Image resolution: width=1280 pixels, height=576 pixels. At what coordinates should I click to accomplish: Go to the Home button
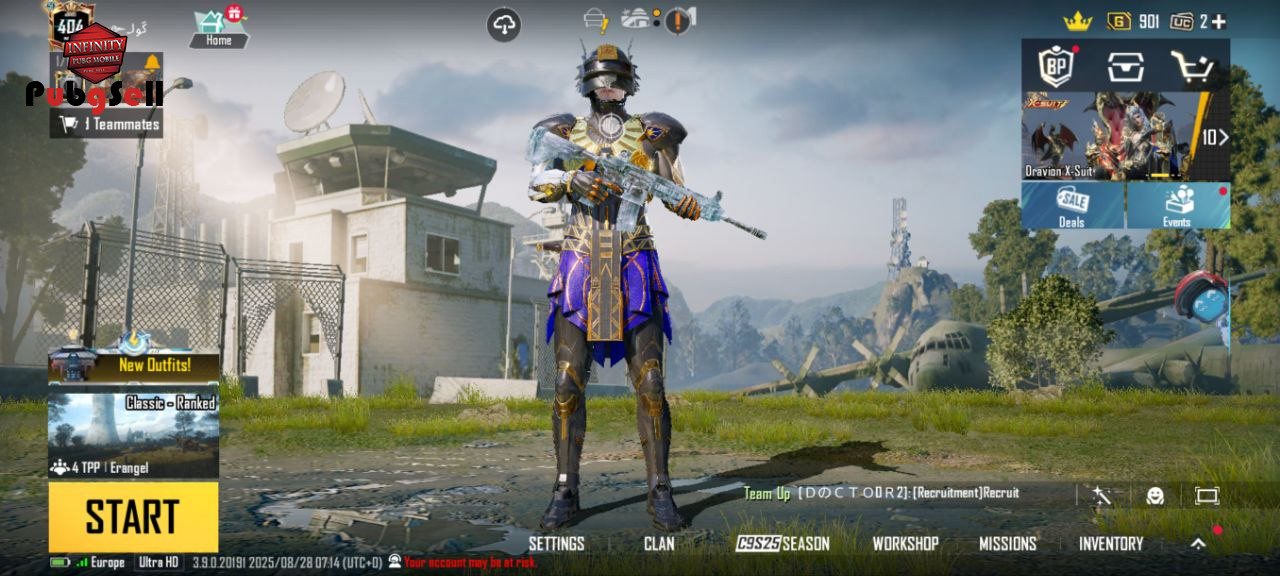click(x=219, y=28)
